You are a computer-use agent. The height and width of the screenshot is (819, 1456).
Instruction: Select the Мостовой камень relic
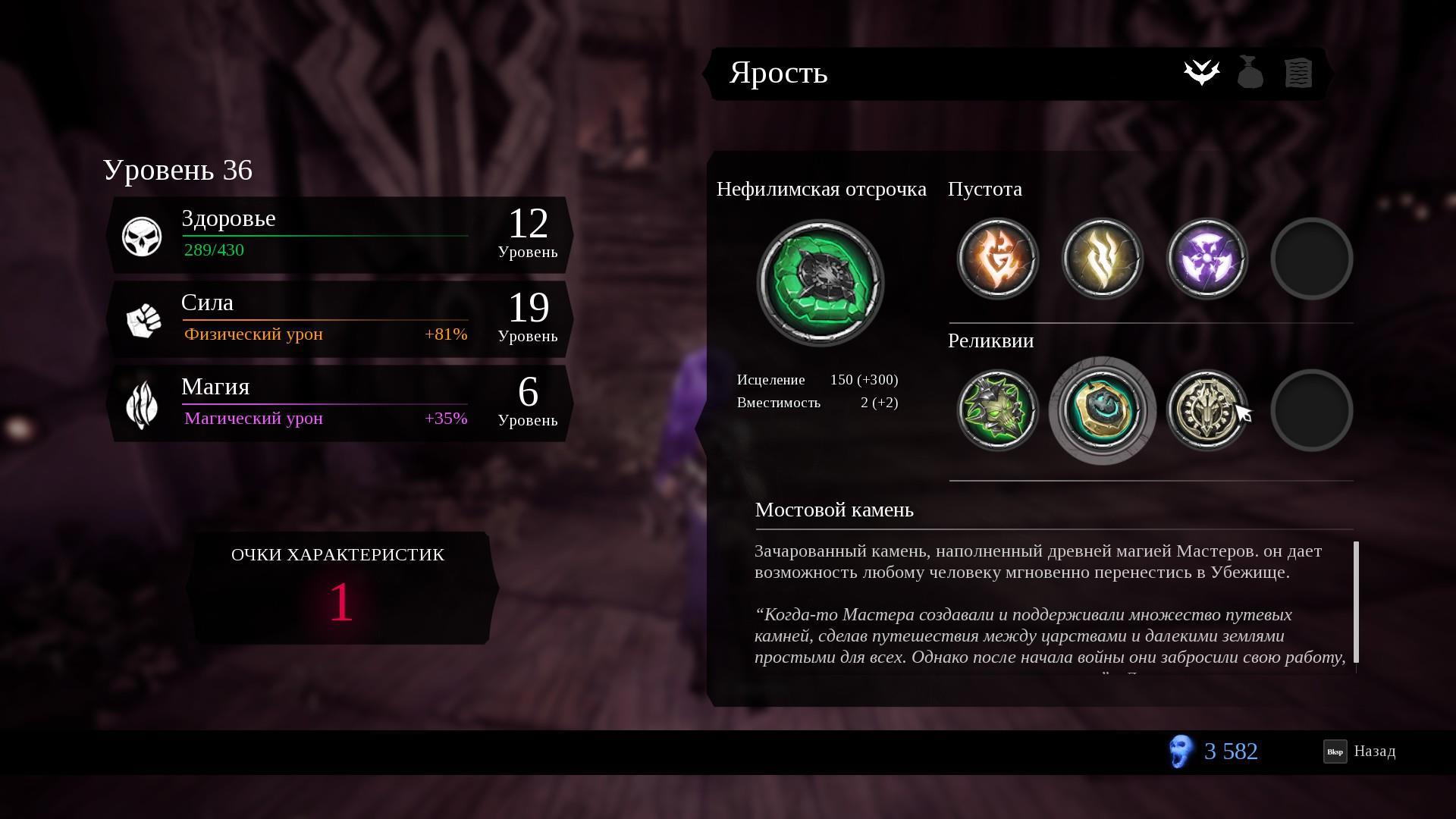coord(1102,410)
